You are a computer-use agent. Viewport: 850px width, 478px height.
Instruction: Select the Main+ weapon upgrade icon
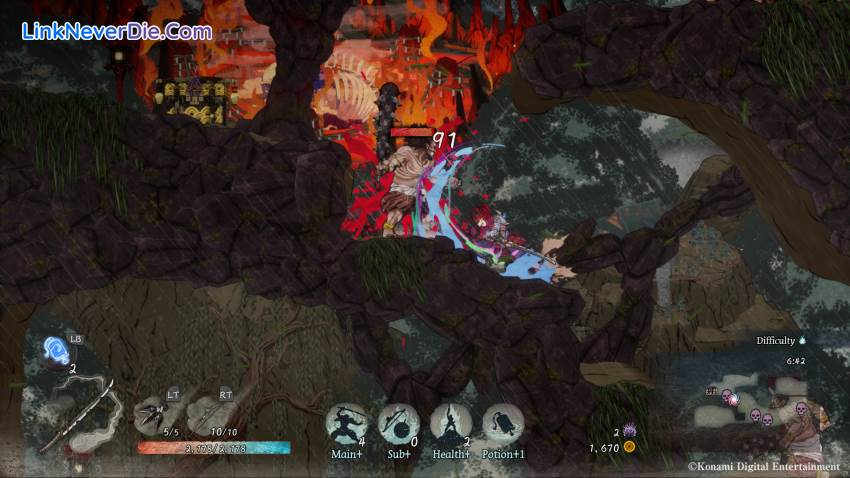pyautogui.click(x=346, y=423)
